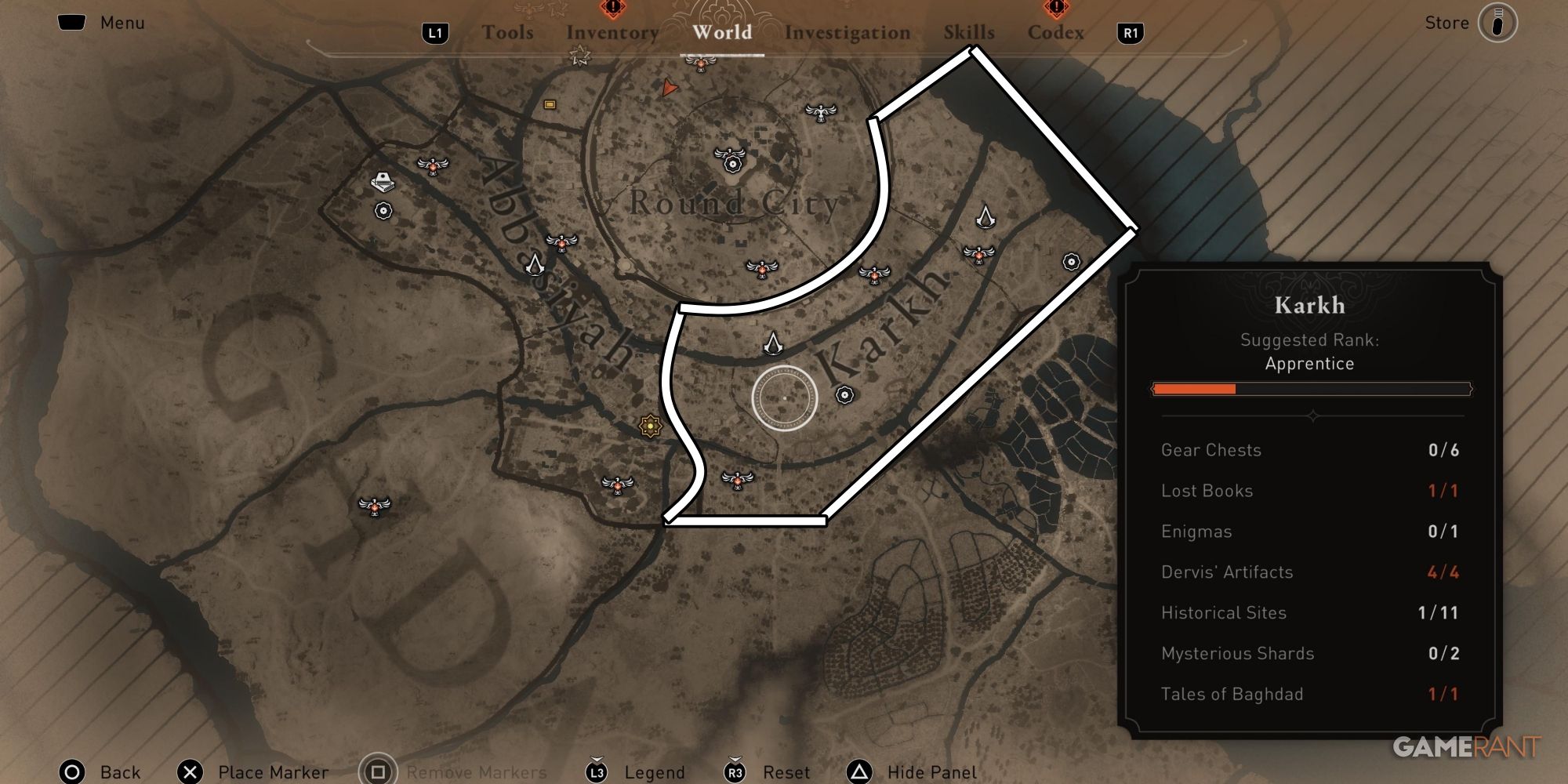The height and width of the screenshot is (784, 1568).
Task: Click the circular target reticle on Karkh
Action: pyautogui.click(x=784, y=400)
